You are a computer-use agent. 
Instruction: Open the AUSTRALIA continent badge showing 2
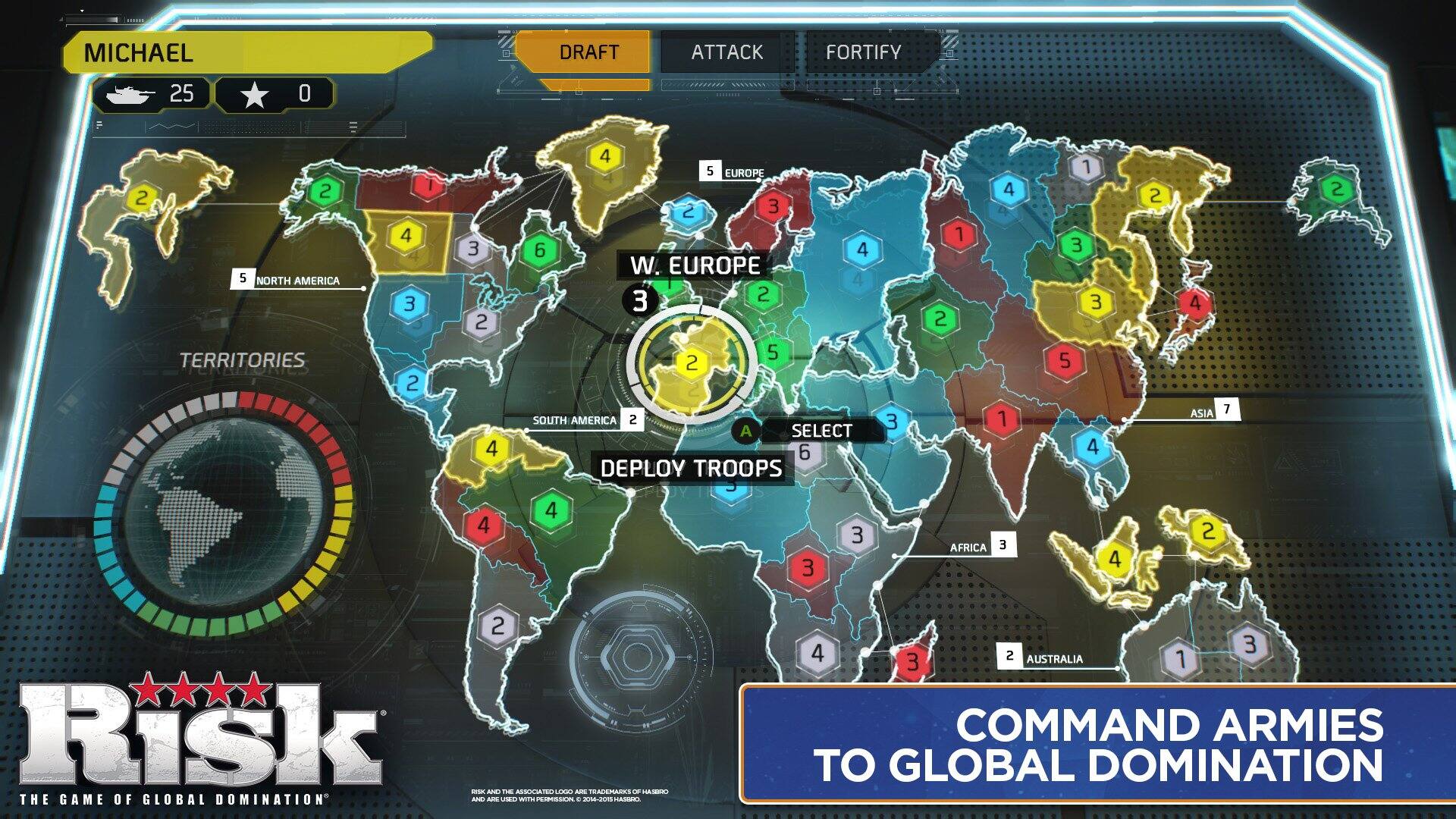(1009, 654)
